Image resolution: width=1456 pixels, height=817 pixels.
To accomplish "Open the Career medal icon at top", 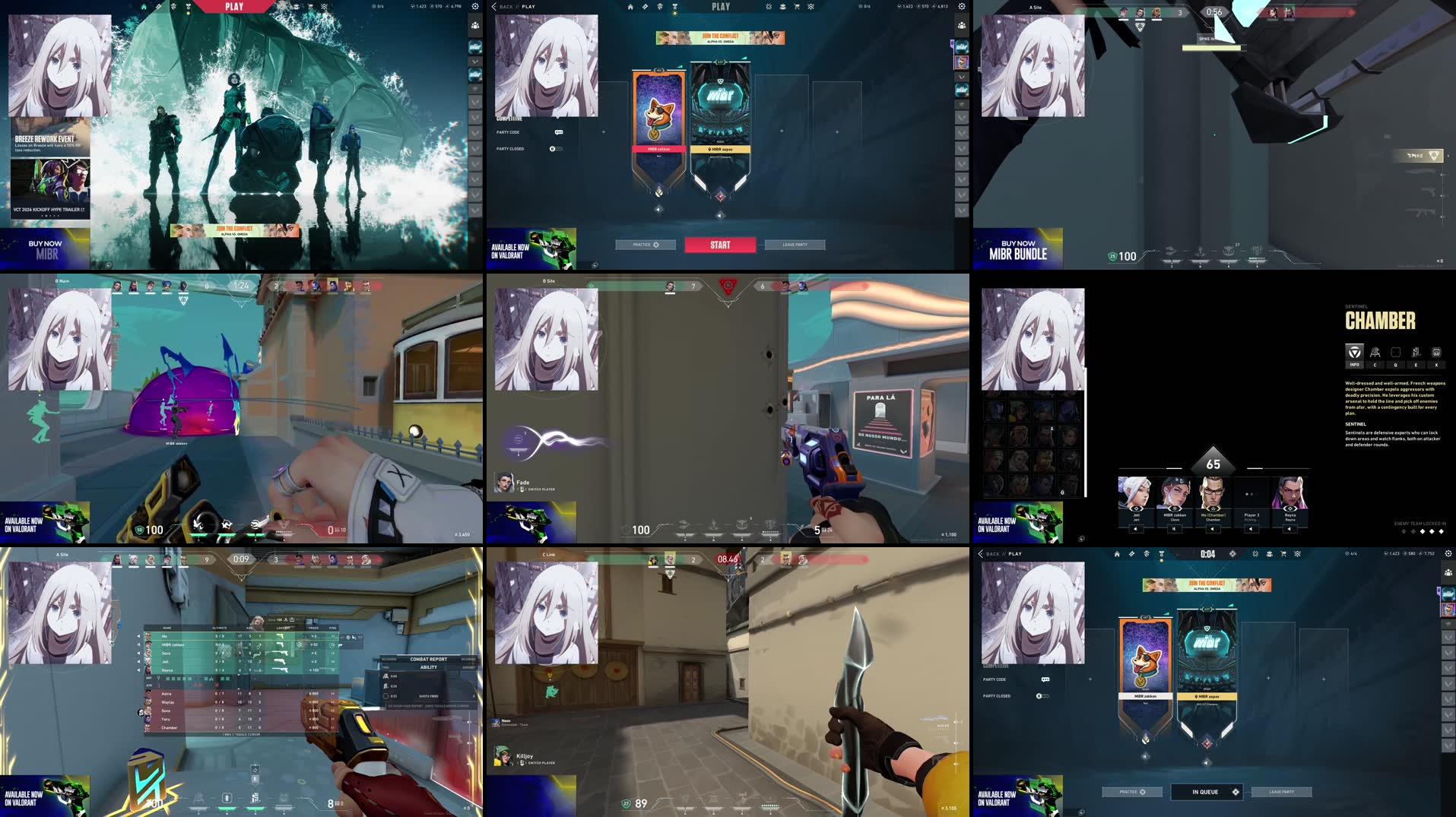I will tap(675, 7).
